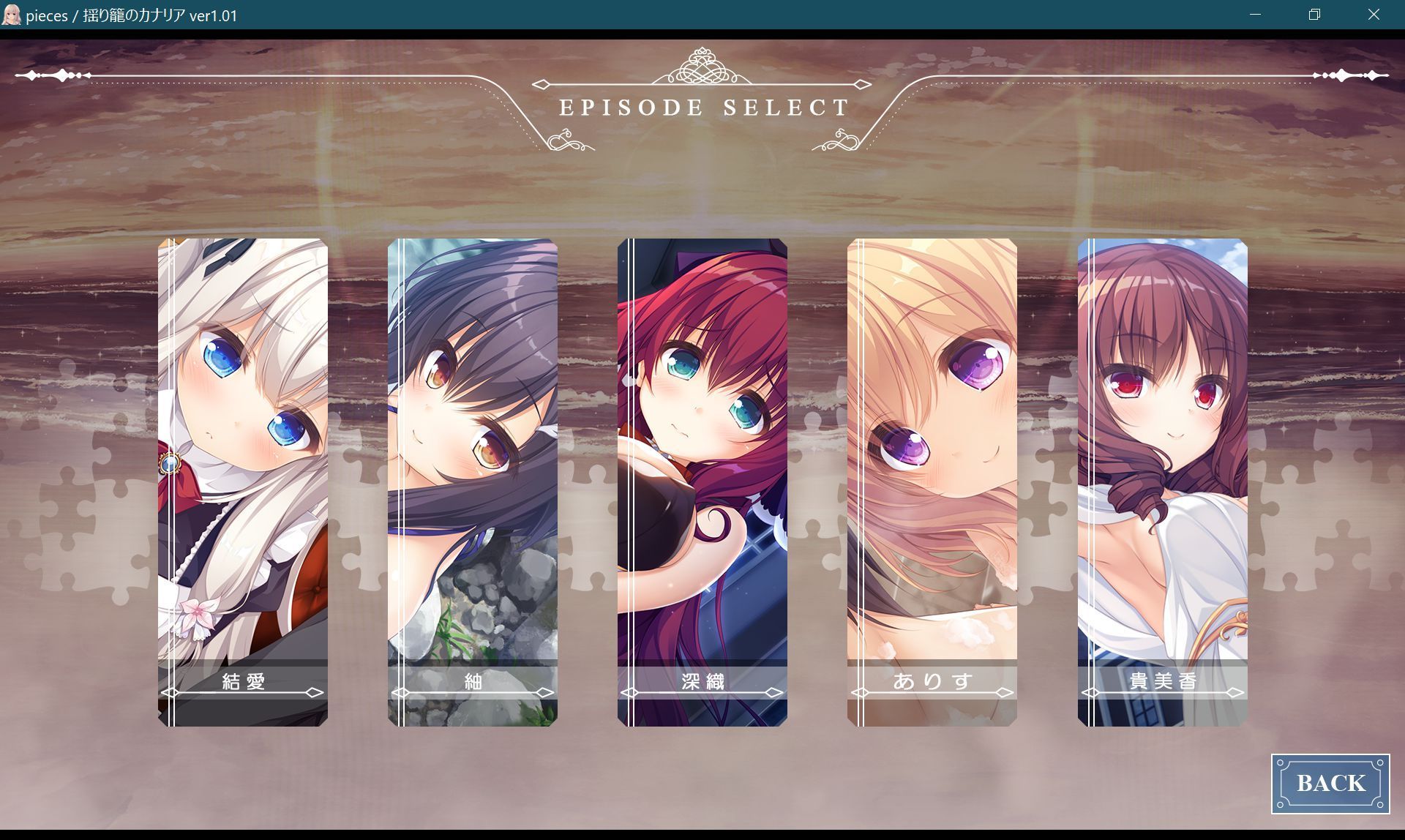The image size is (1405, 840).
Task: Minimize the game window
Action: point(1256,15)
